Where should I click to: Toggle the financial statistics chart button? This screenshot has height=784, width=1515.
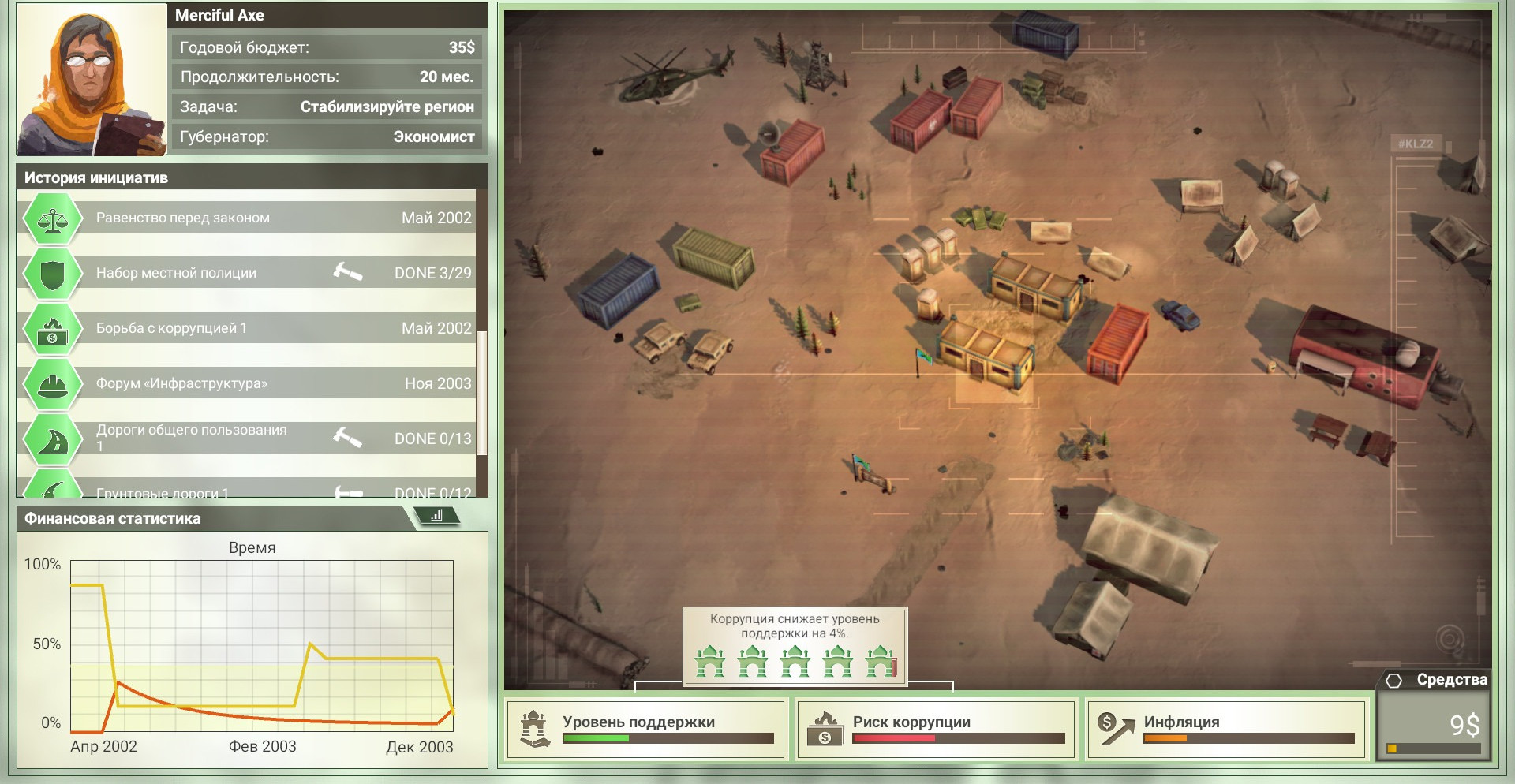point(436,517)
